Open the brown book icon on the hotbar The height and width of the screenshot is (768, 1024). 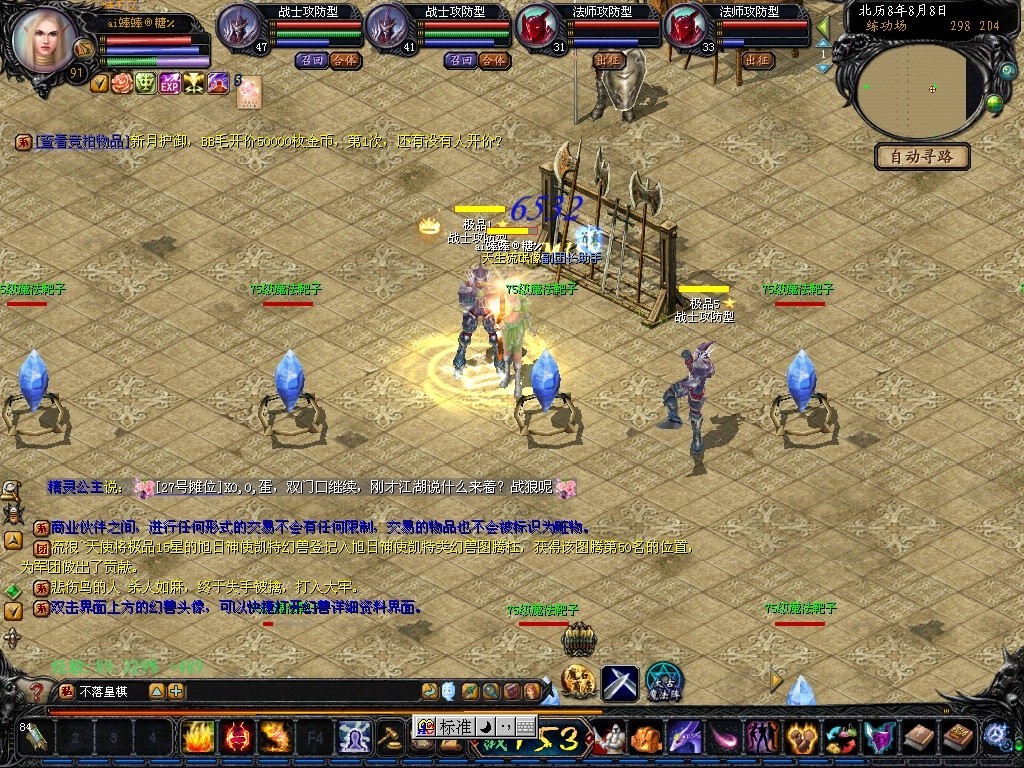pos(918,738)
